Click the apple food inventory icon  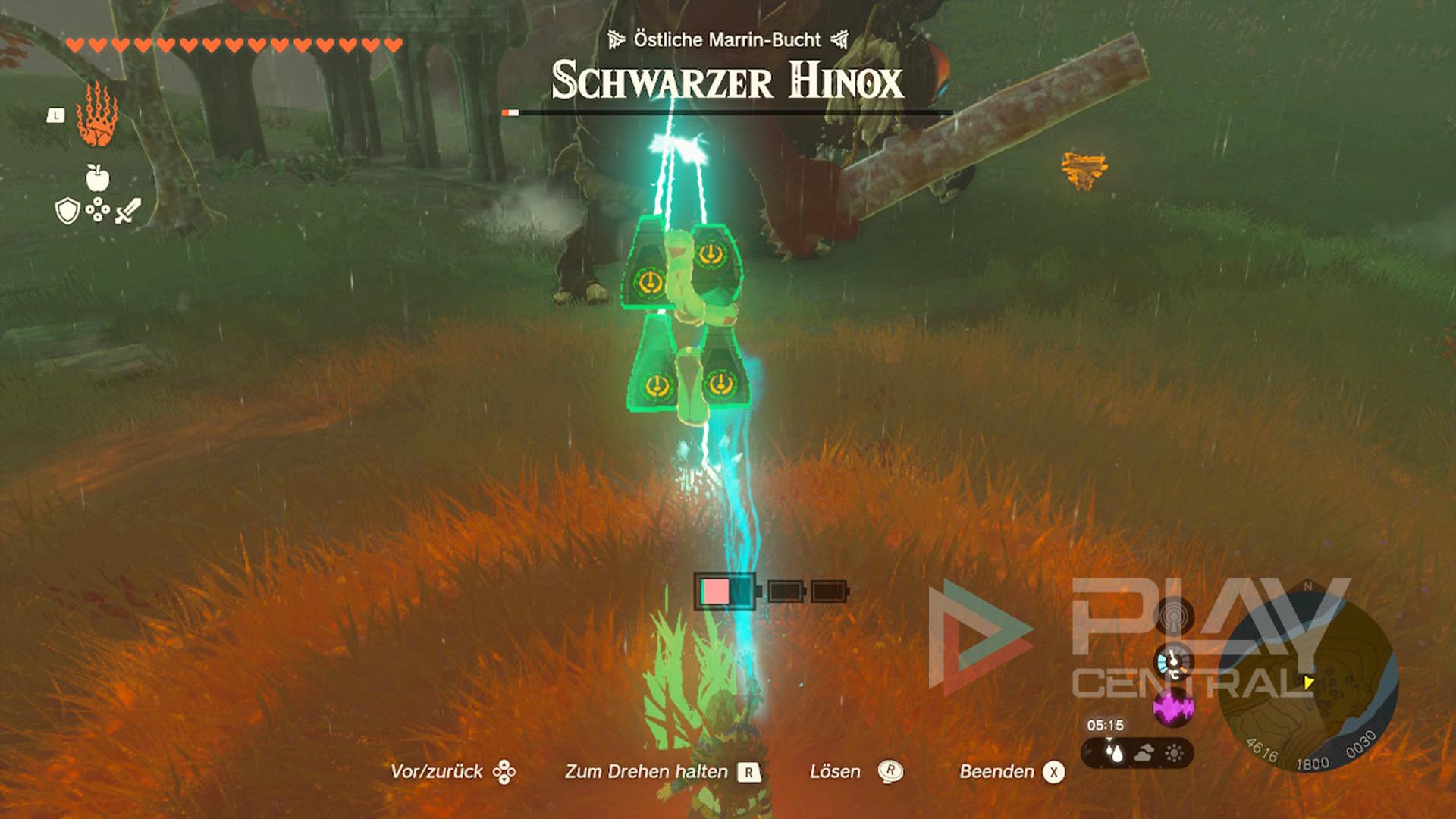pyautogui.click(x=98, y=177)
